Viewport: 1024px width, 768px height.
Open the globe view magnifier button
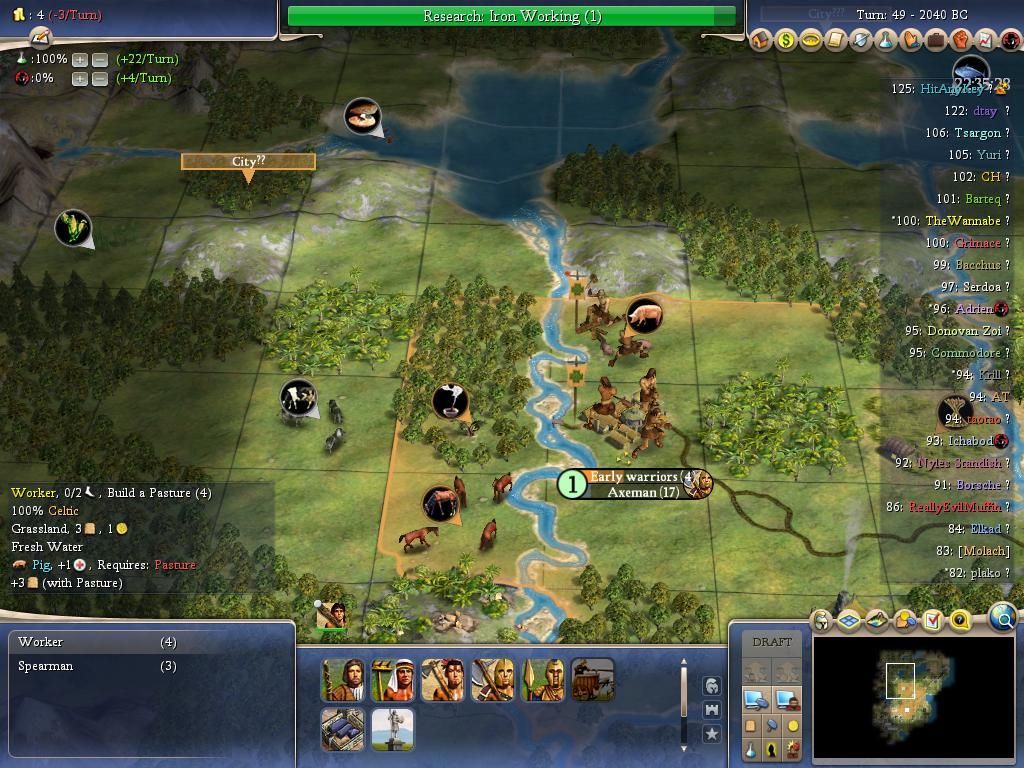tap(1003, 619)
